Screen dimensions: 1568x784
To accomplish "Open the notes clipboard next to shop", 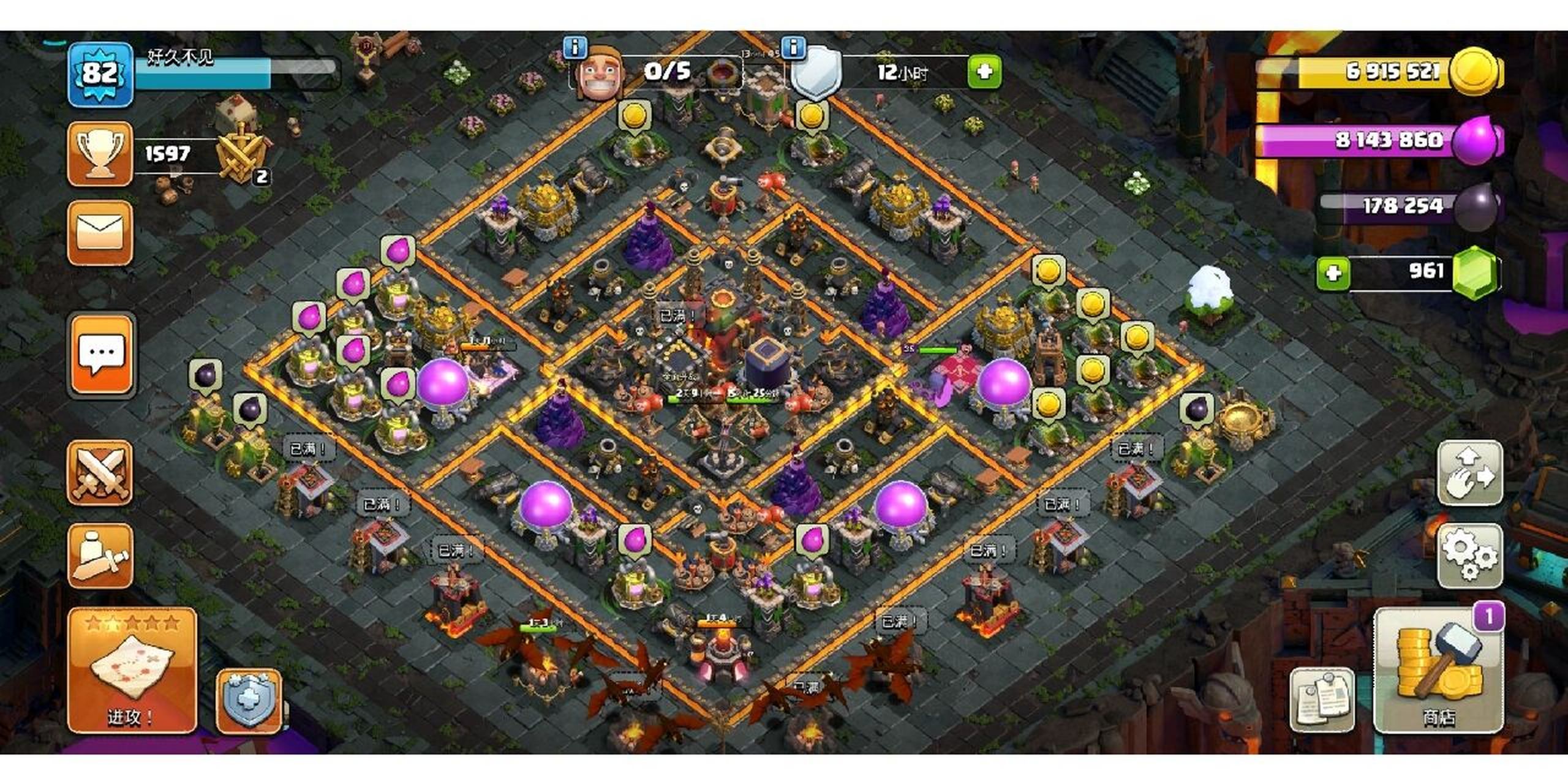I will (x=1322, y=699).
